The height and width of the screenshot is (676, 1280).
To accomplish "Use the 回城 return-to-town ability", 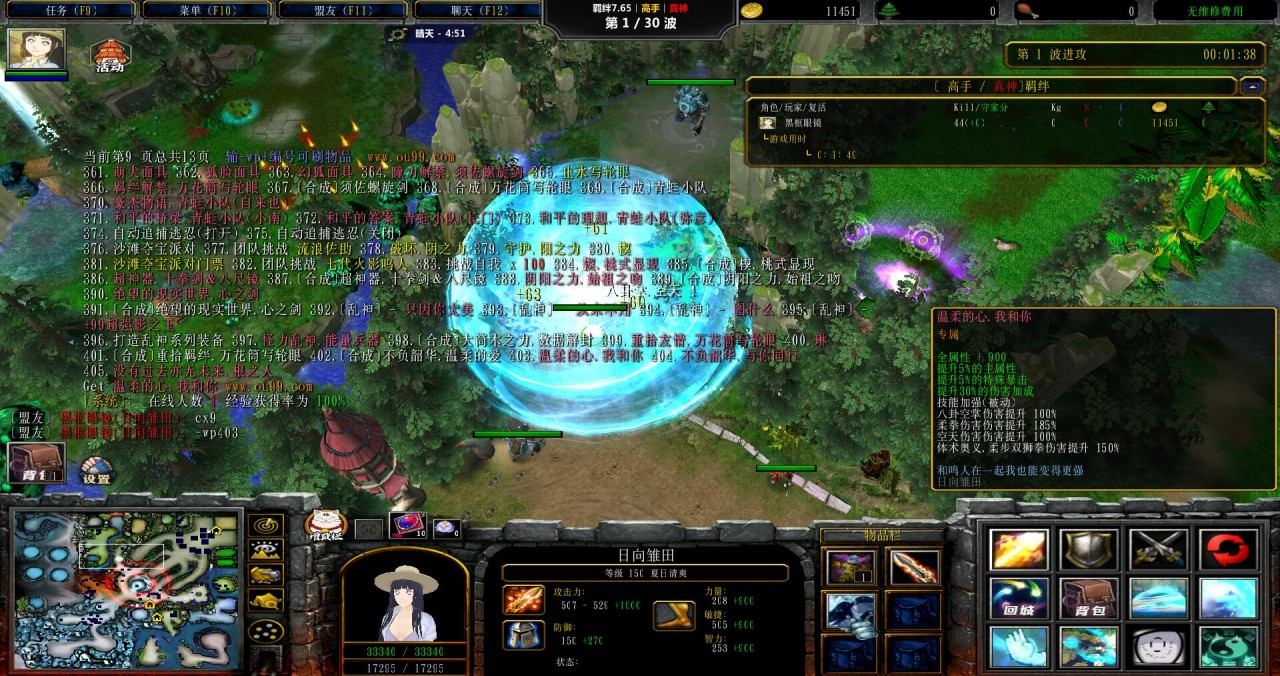I will (x=1019, y=598).
